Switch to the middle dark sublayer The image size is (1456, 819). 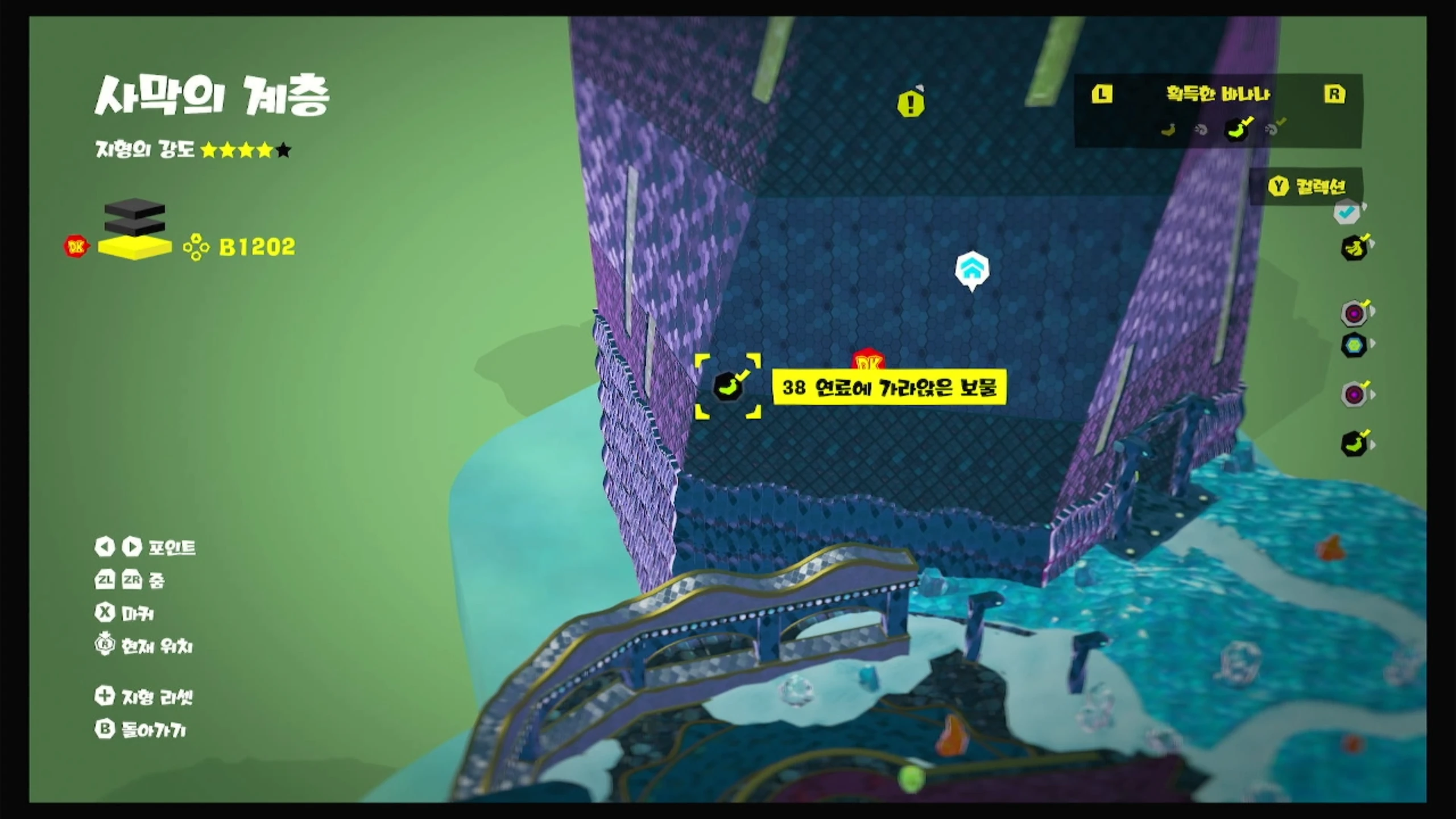point(135,225)
